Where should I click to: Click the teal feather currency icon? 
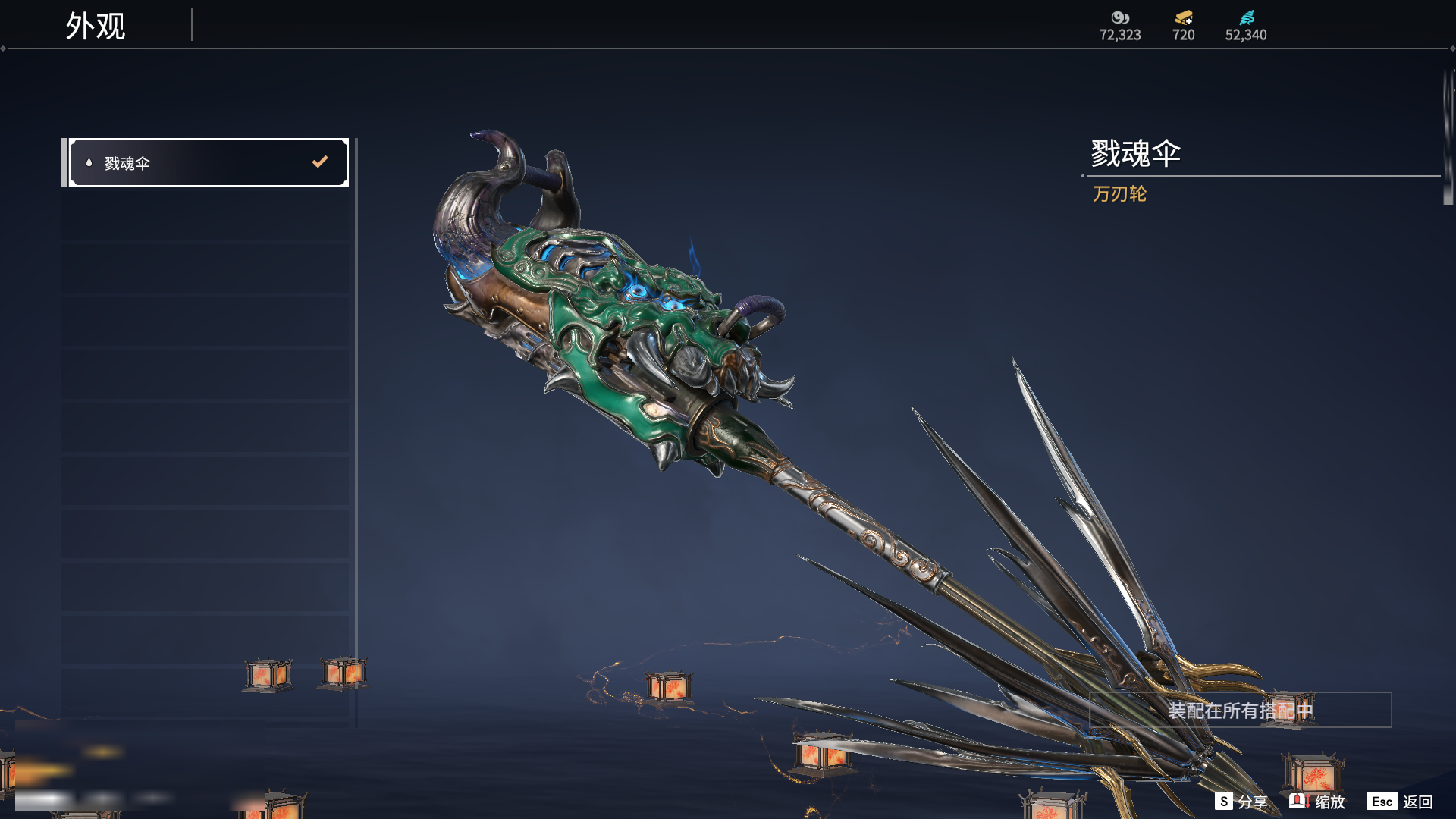pos(1246,17)
